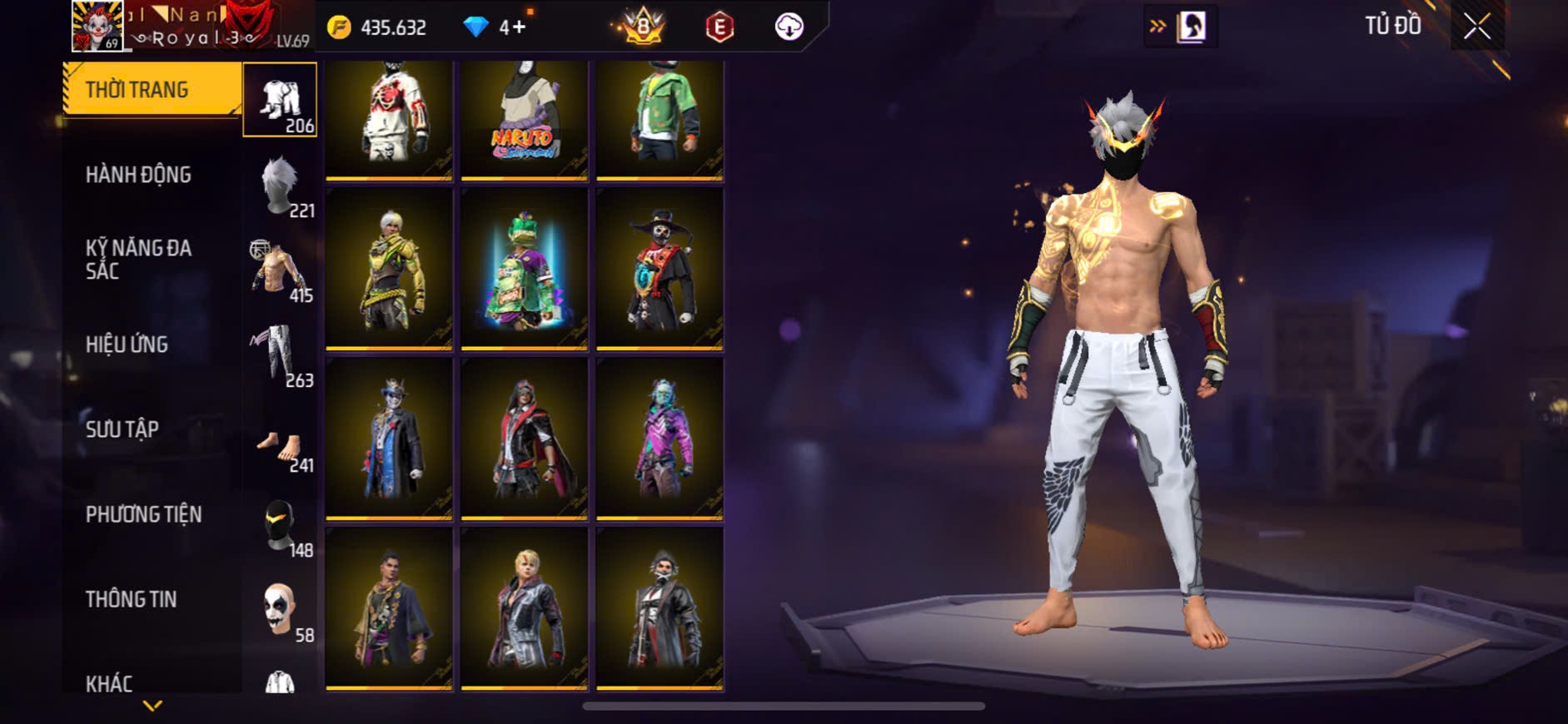The width and height of the screenshot is (1568, 724).
Task: Show the THÔNG TIN section
Action: click(x=131, y=599)
